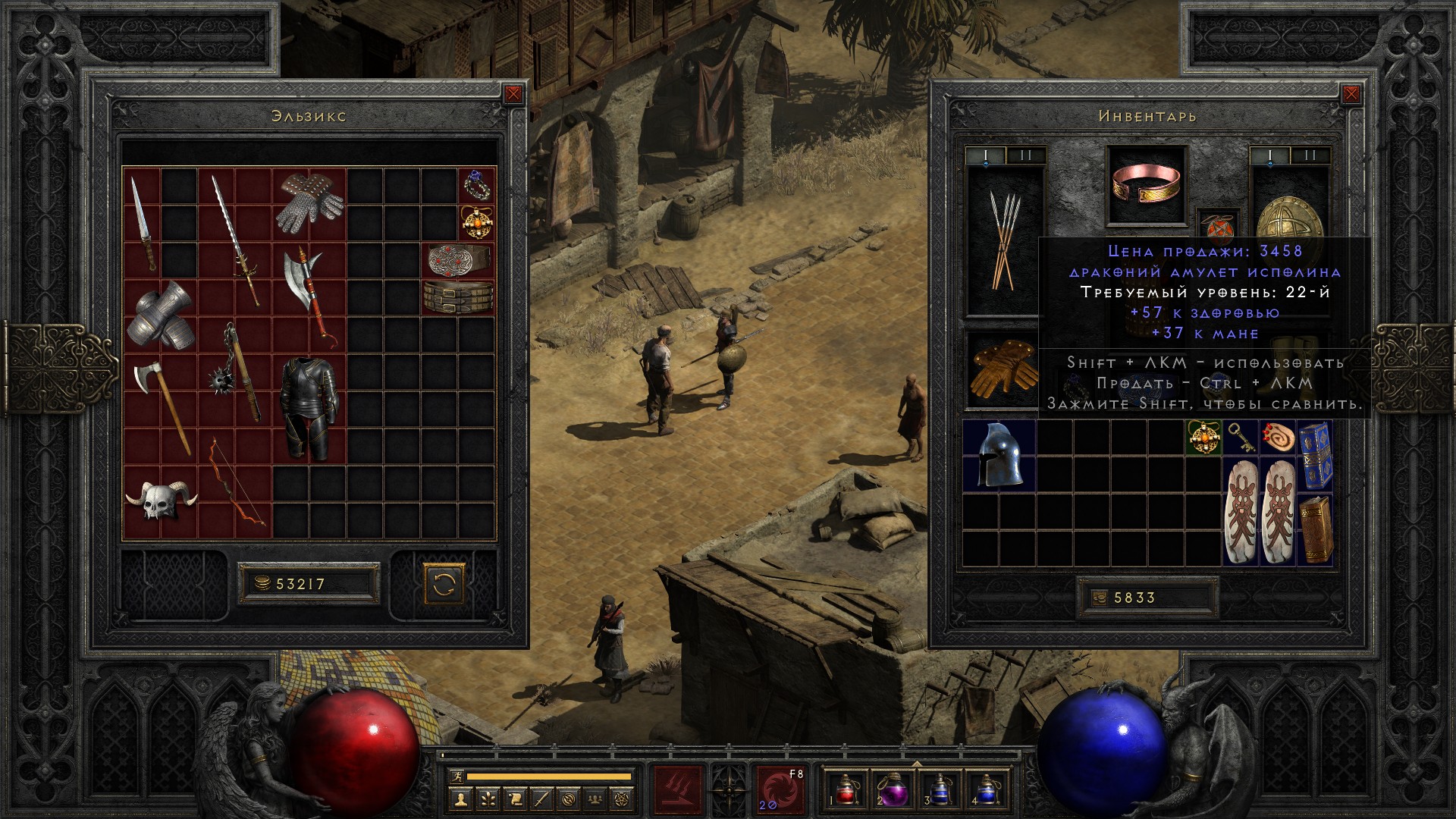Select the chain gloves in vendor stock
The height and width of the screenshot is (819, 1456).
point(308,202)
